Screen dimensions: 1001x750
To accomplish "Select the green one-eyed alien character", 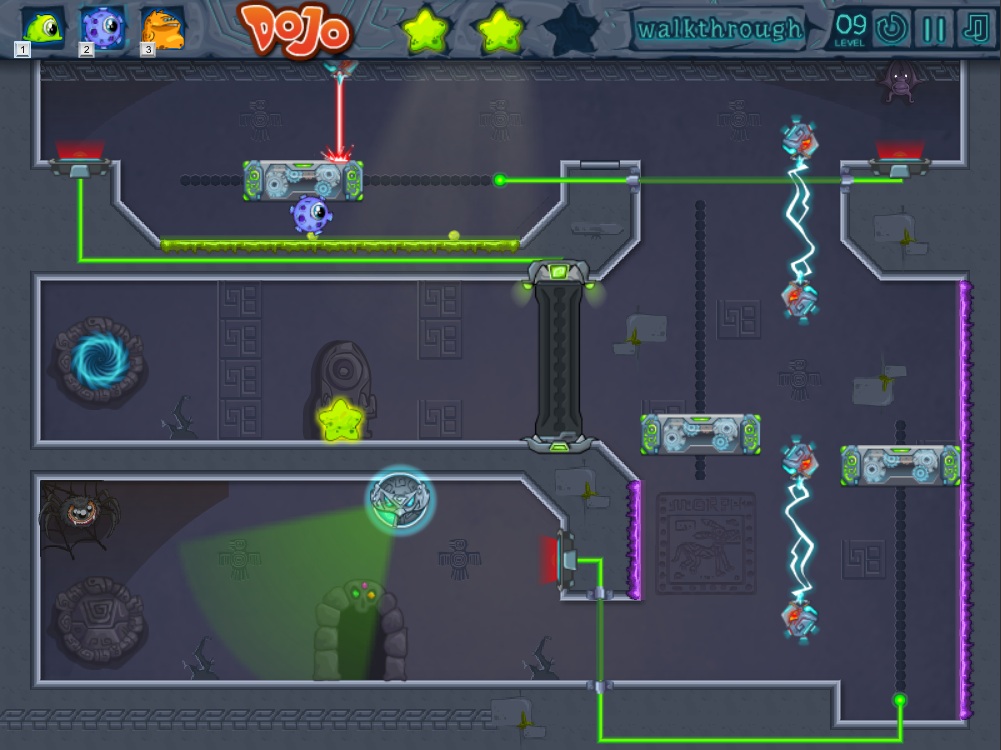I will 43,26.
